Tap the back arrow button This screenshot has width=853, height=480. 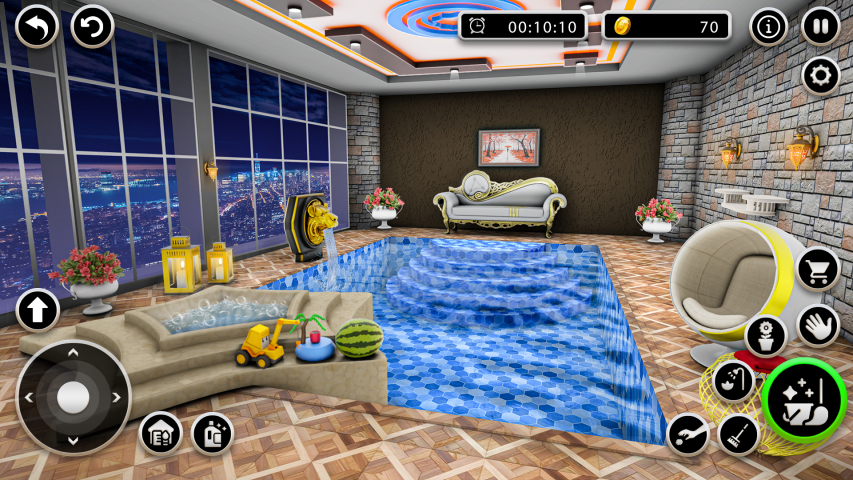pyautogui.click(x=38, y=26)
